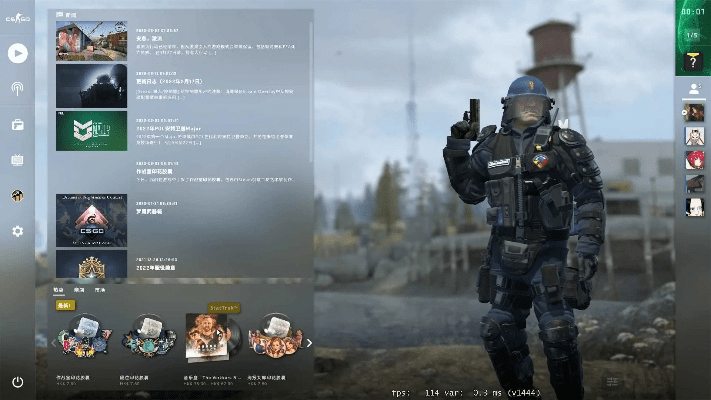Open the gold coin stats icon in the sidebar
This screenshot has height=400, width=711.
[x=18, y=195]
